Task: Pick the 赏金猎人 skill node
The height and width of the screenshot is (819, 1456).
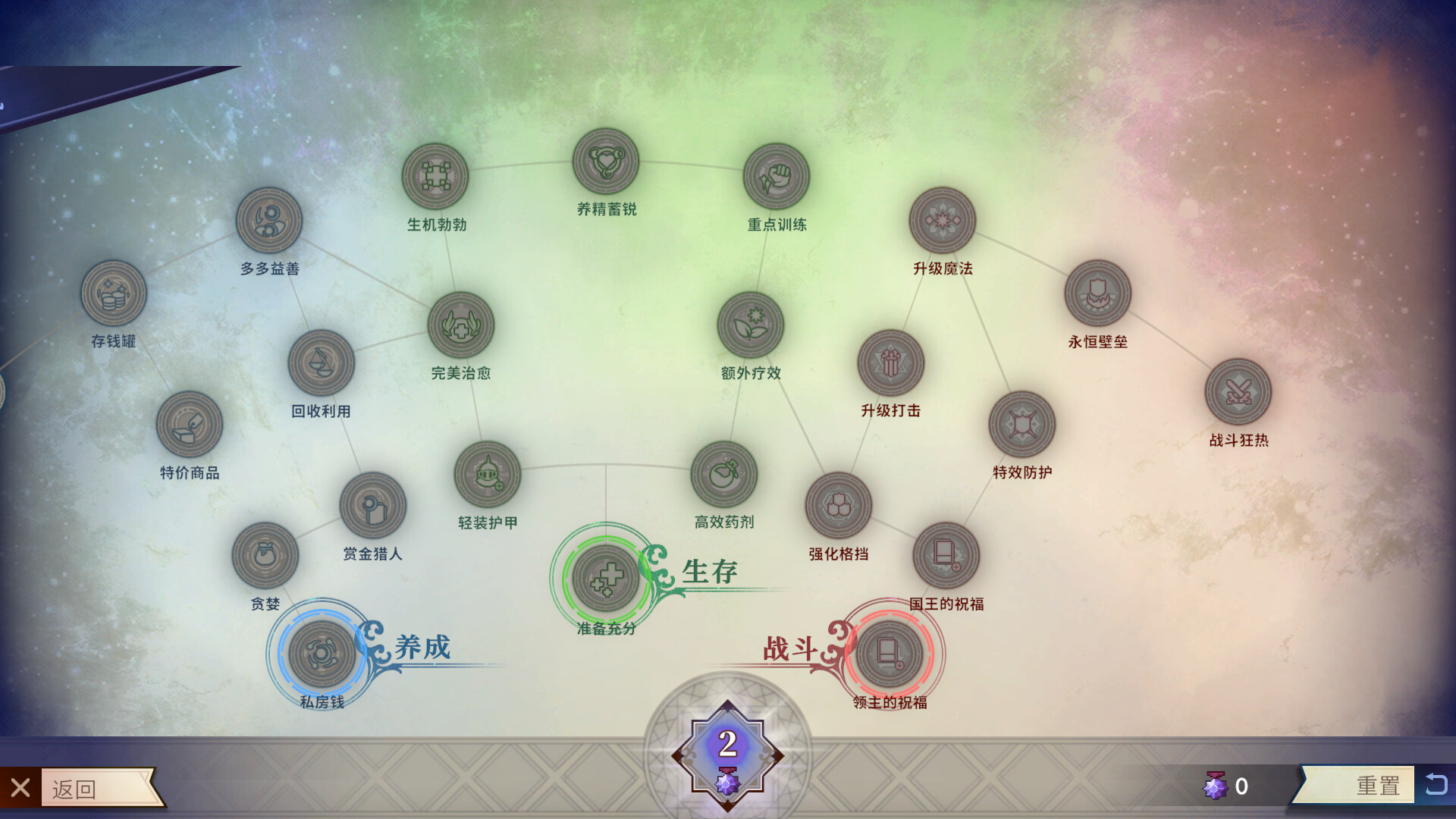Action: tap(372, 506)
